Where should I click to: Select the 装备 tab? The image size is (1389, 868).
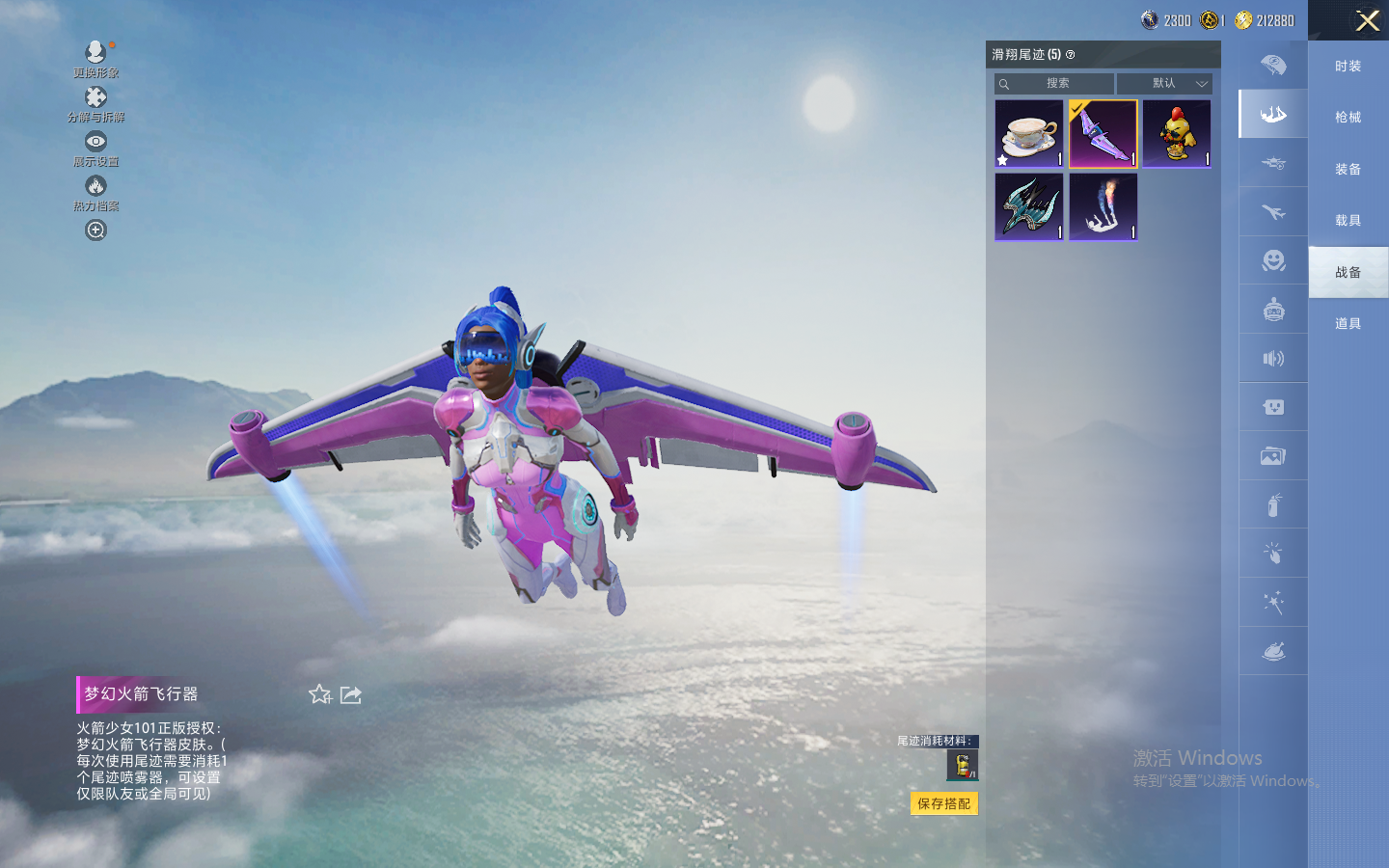pyautogui.click(x=1348, y=170)
